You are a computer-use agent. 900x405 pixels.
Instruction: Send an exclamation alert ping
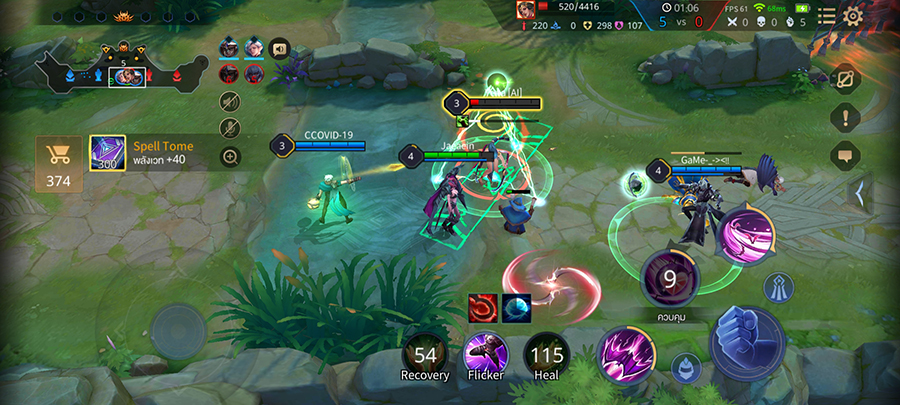[x=845, y=117]
